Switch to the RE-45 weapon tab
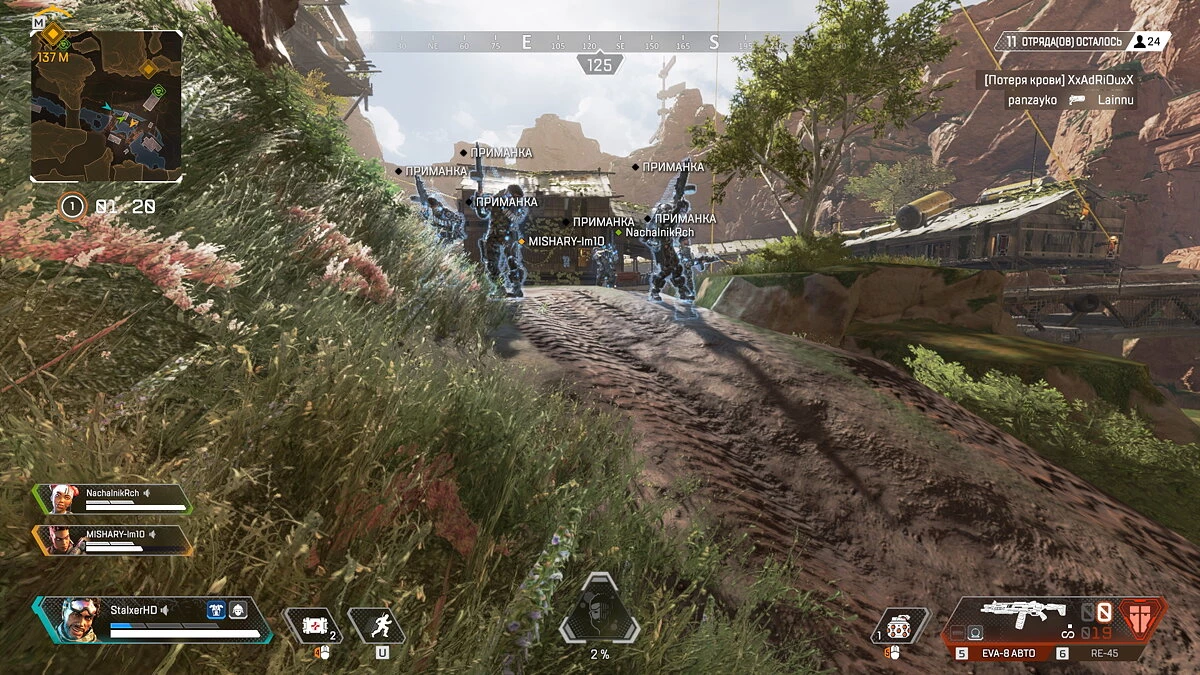 (1102, 653)
